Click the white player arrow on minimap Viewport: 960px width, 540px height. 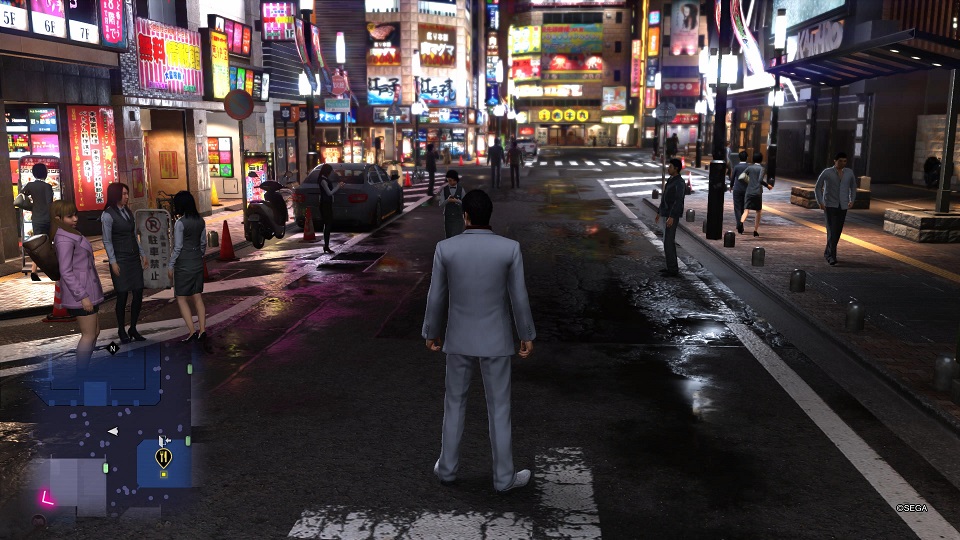[x=113, y=431]
